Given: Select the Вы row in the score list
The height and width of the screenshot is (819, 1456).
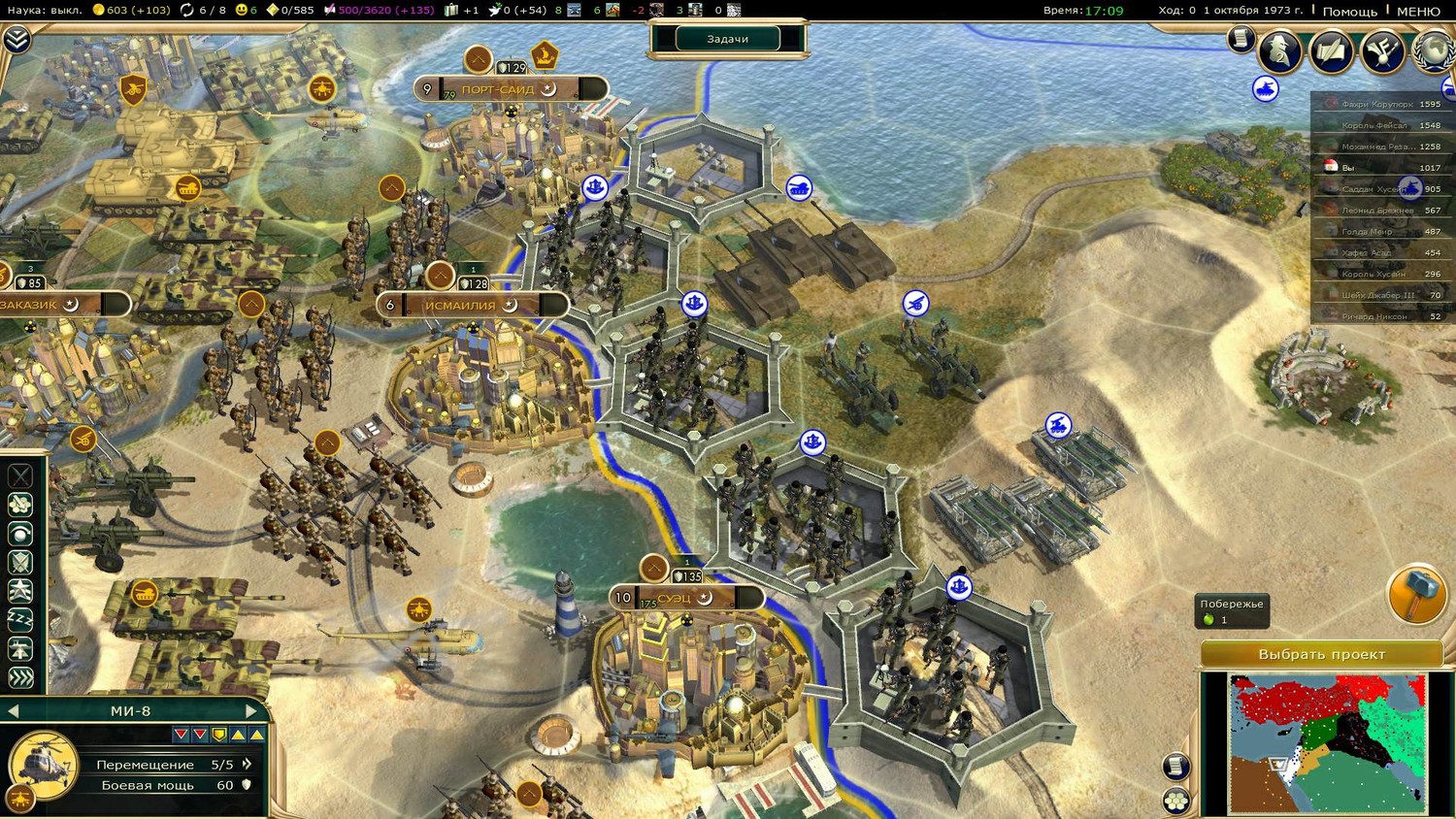Looking at the screenshot, I should pos(1378,168).
